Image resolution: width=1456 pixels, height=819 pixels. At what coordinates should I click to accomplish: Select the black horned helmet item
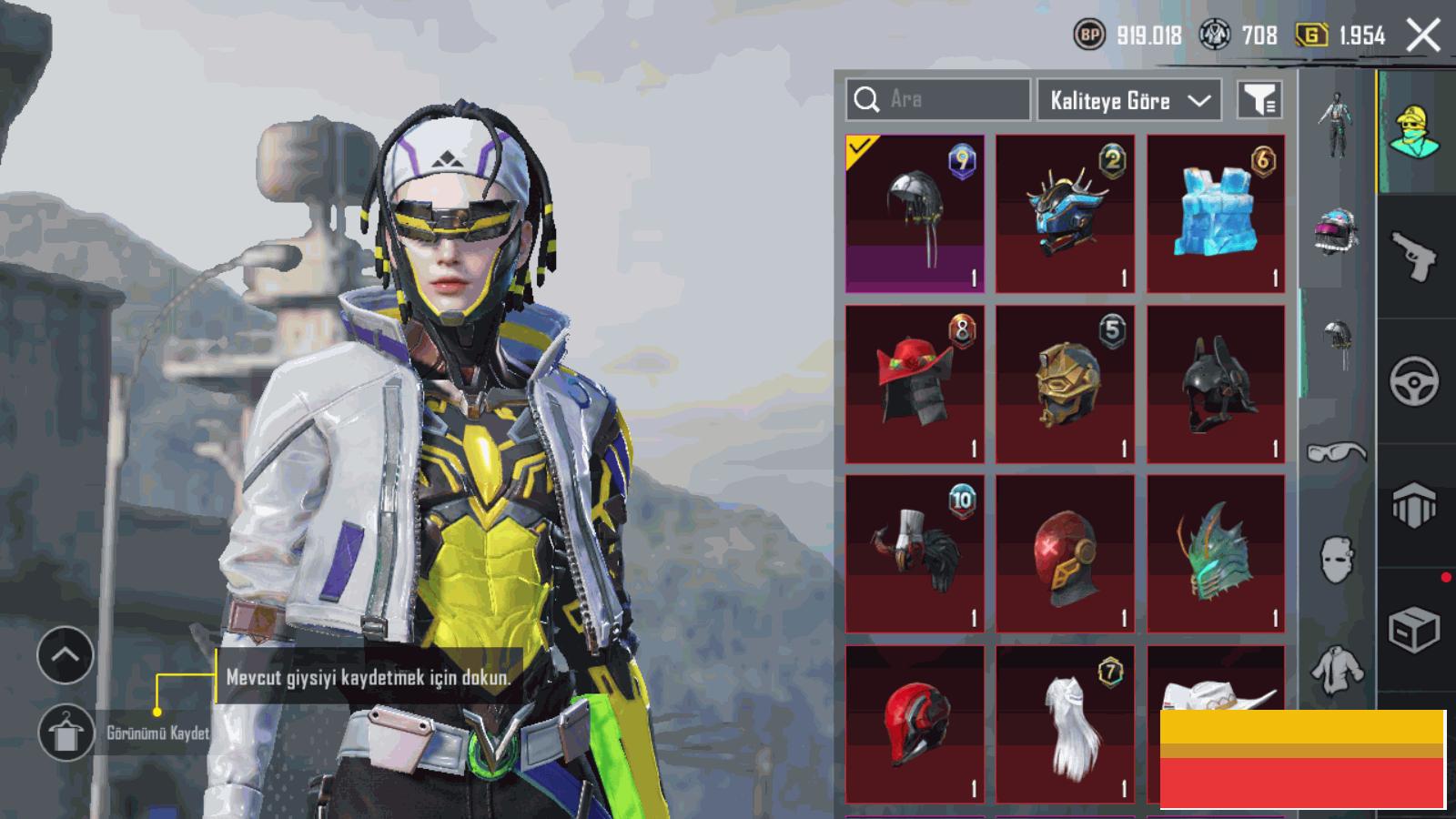(x=1216, y=383)
